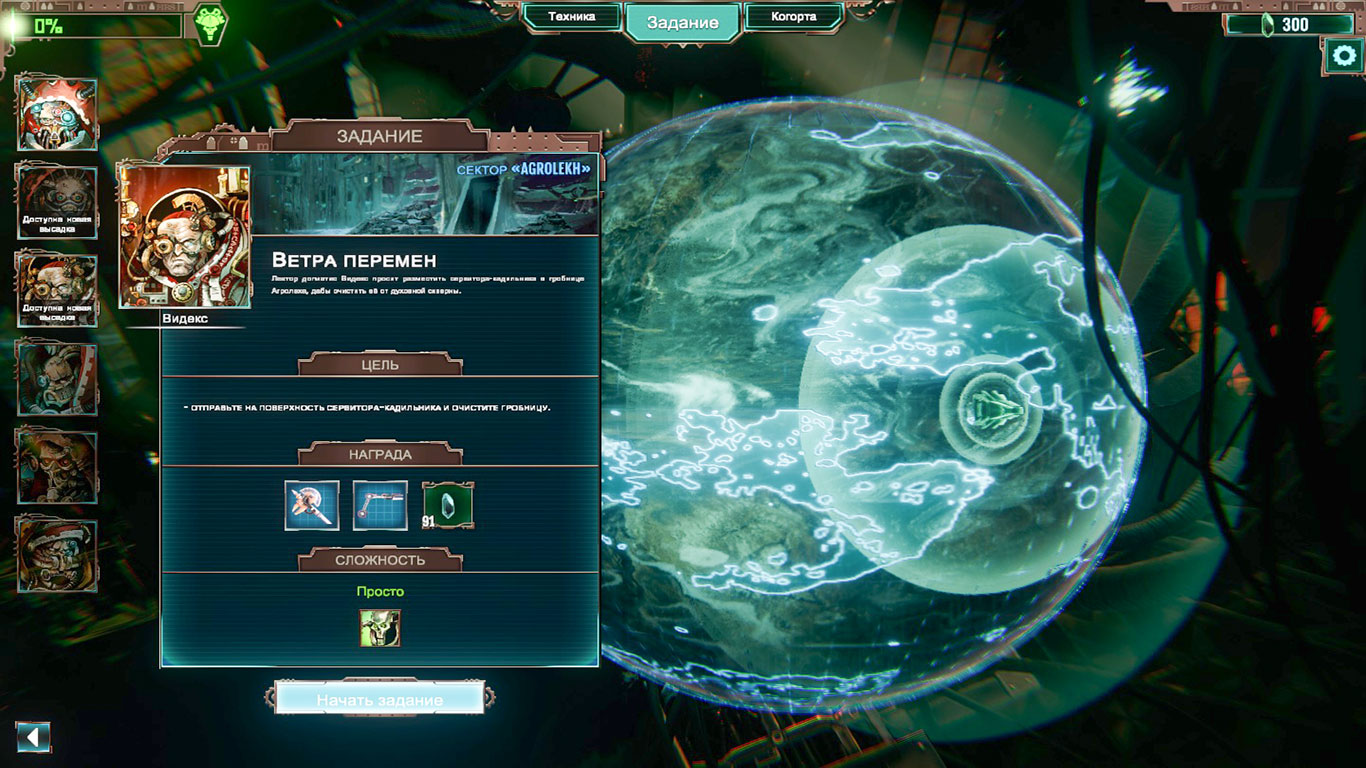This screenshot has height=768, width=1366.
Task: Click the Necron skull enemy icon
Action: 380,628
